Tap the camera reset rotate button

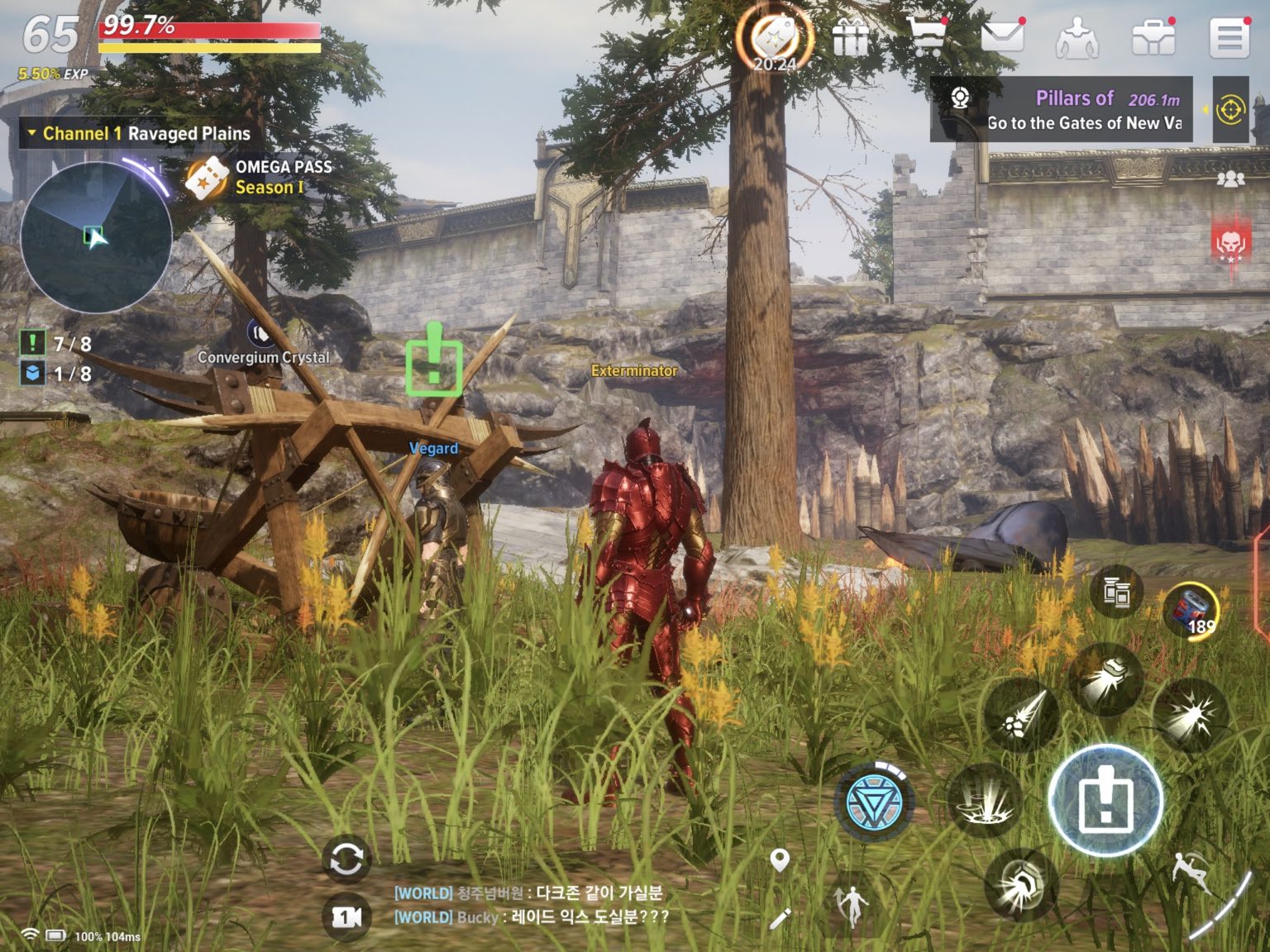point(346,859)
